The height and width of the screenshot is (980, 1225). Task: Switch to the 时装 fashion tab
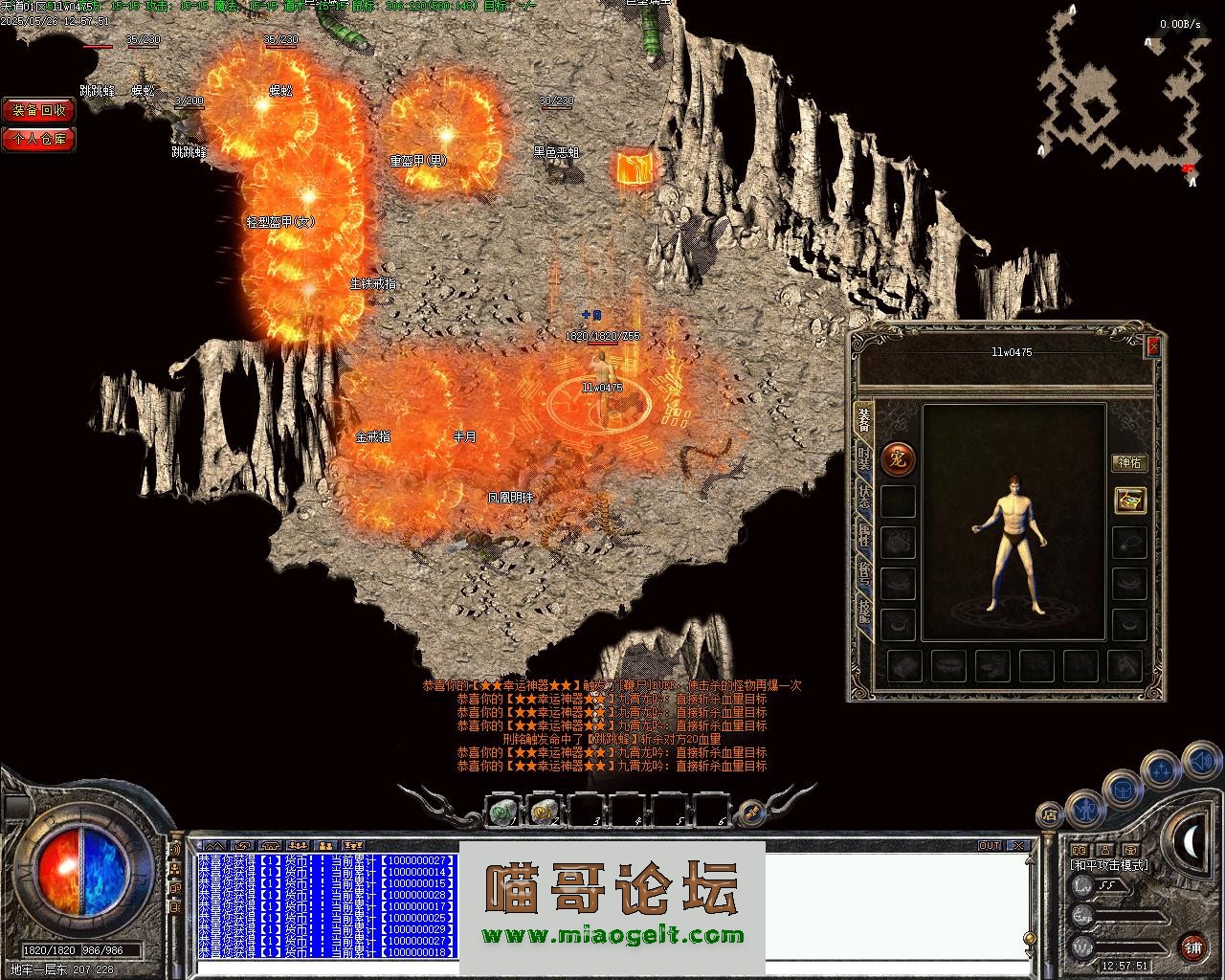(864, 459)
